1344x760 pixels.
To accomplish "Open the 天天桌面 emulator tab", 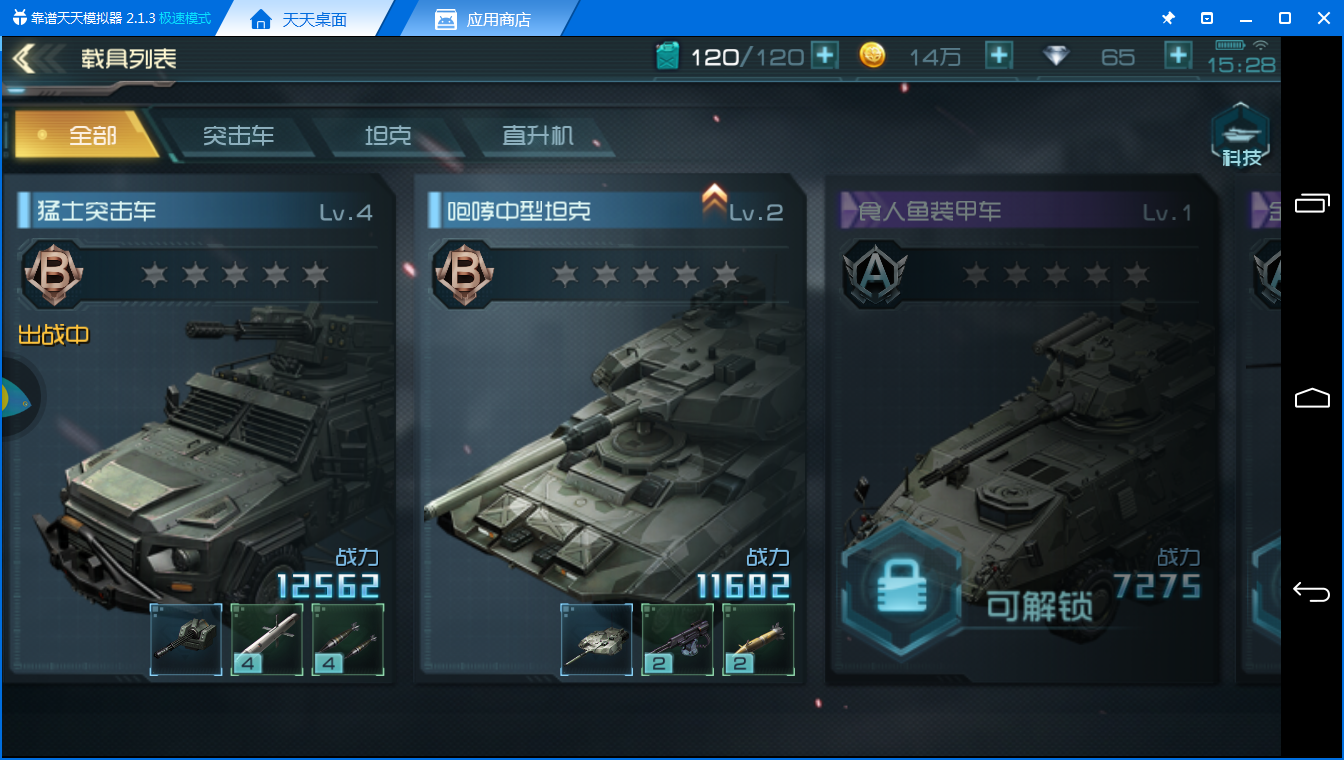I will point(299,19).
